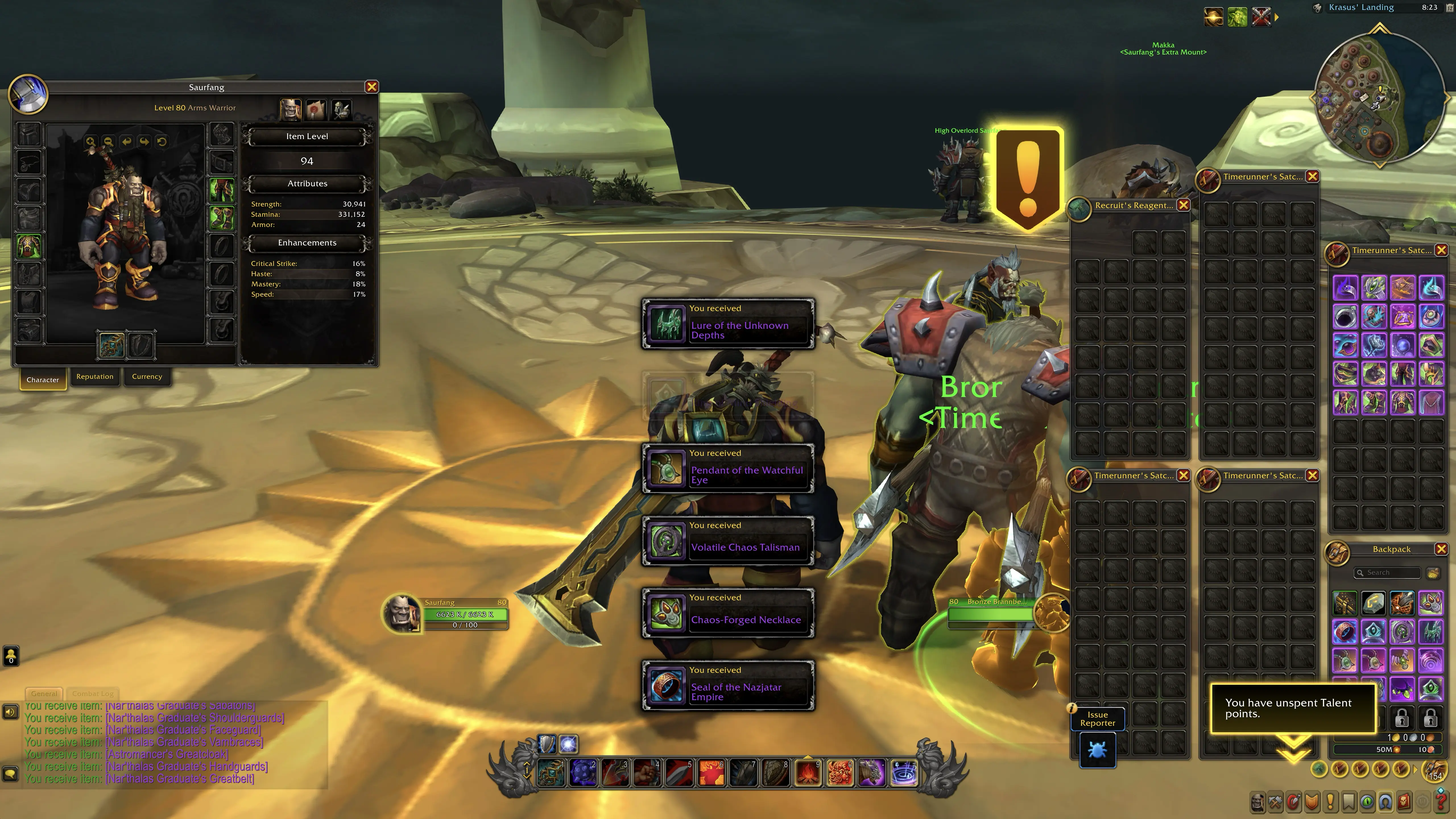The image size is (1456, 819).
Task: Click the Chaos-Forged Necklace loot toast
Action: coord(728,614)
